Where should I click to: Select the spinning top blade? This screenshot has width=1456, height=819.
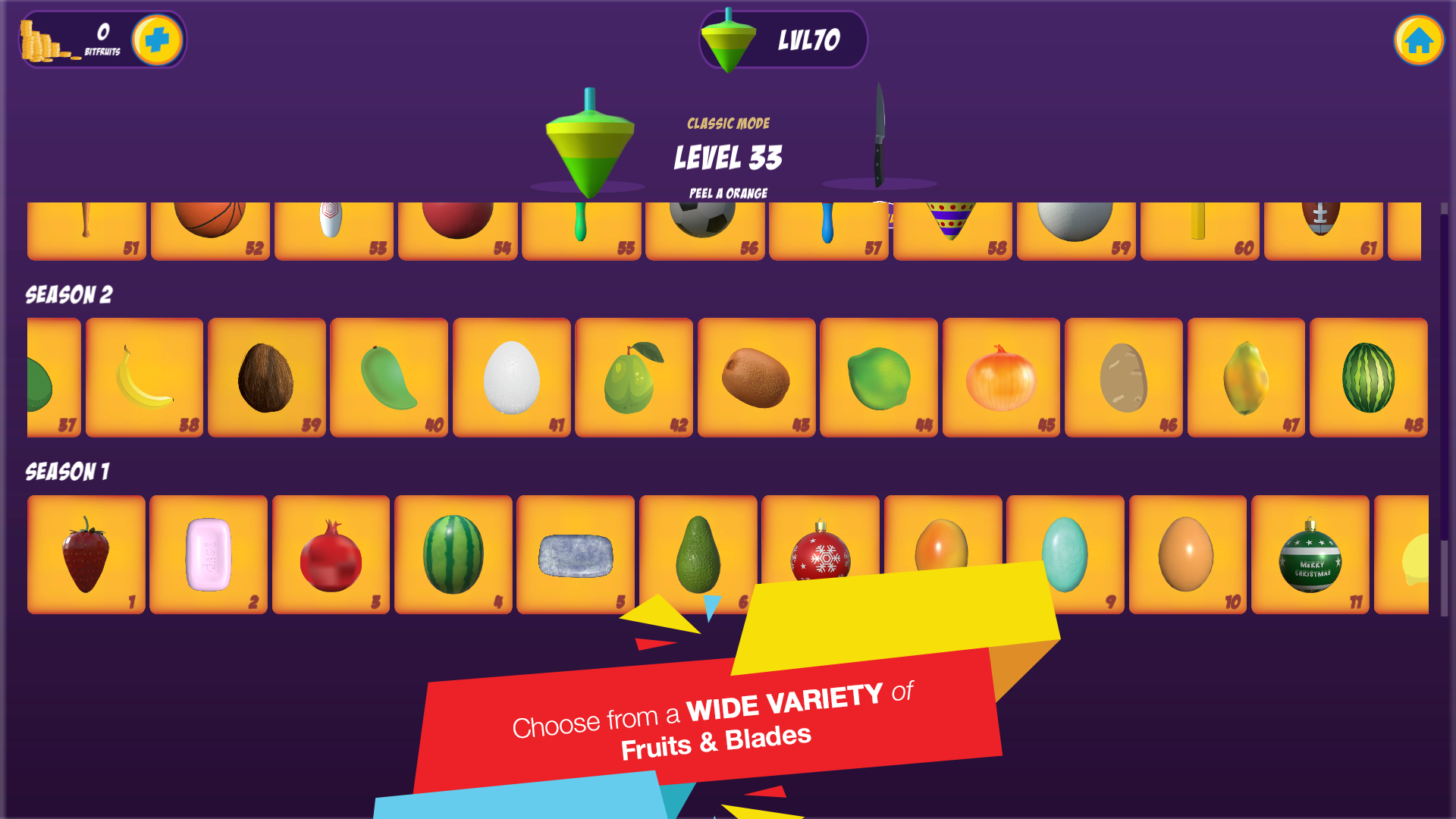pyautogui.click(x=589, y=143)
